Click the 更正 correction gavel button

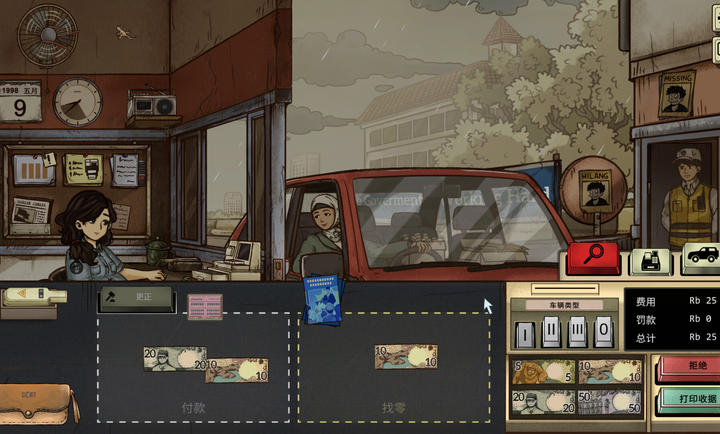click(135, 298)
